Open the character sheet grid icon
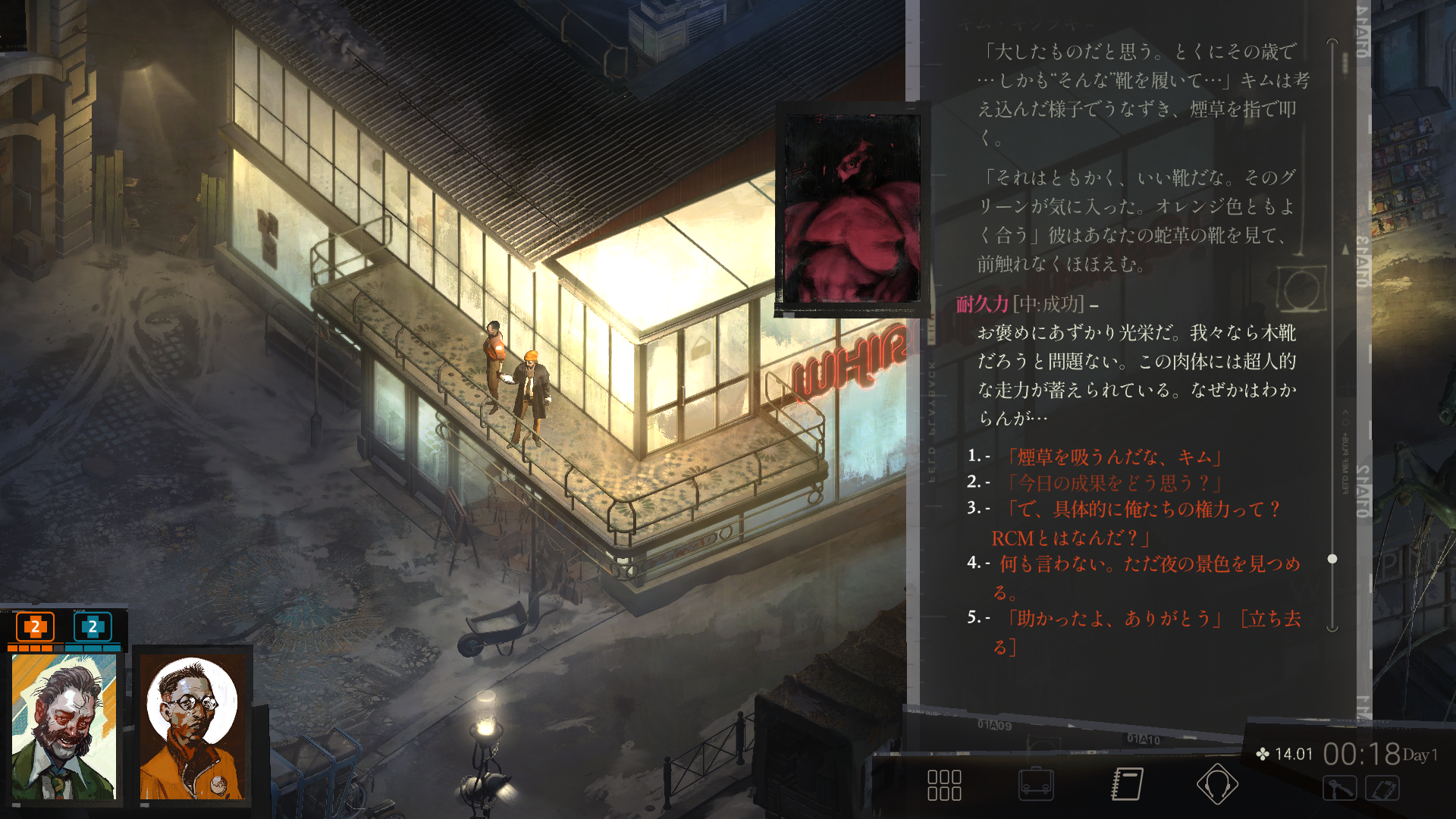The image size is (1456, 819). (x=944, y=785)
